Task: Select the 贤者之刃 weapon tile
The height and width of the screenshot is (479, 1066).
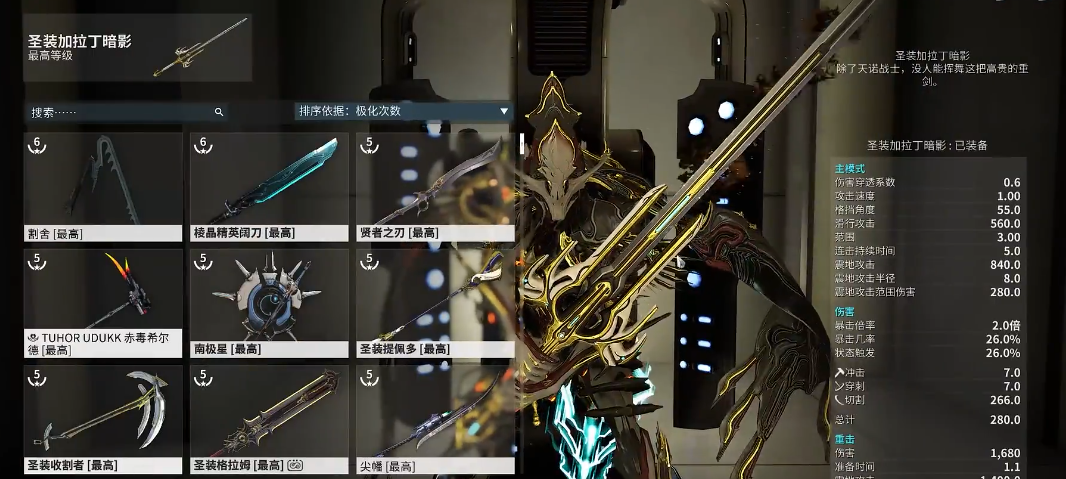Action: 435,187
